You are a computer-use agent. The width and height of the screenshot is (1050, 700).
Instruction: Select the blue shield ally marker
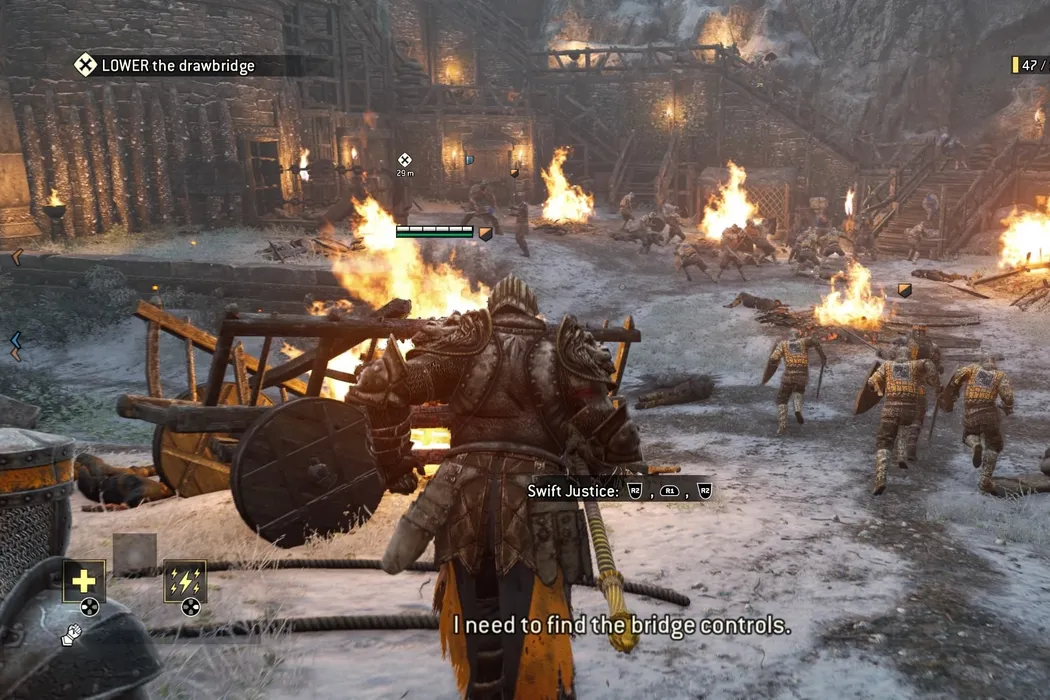point(470,159)
